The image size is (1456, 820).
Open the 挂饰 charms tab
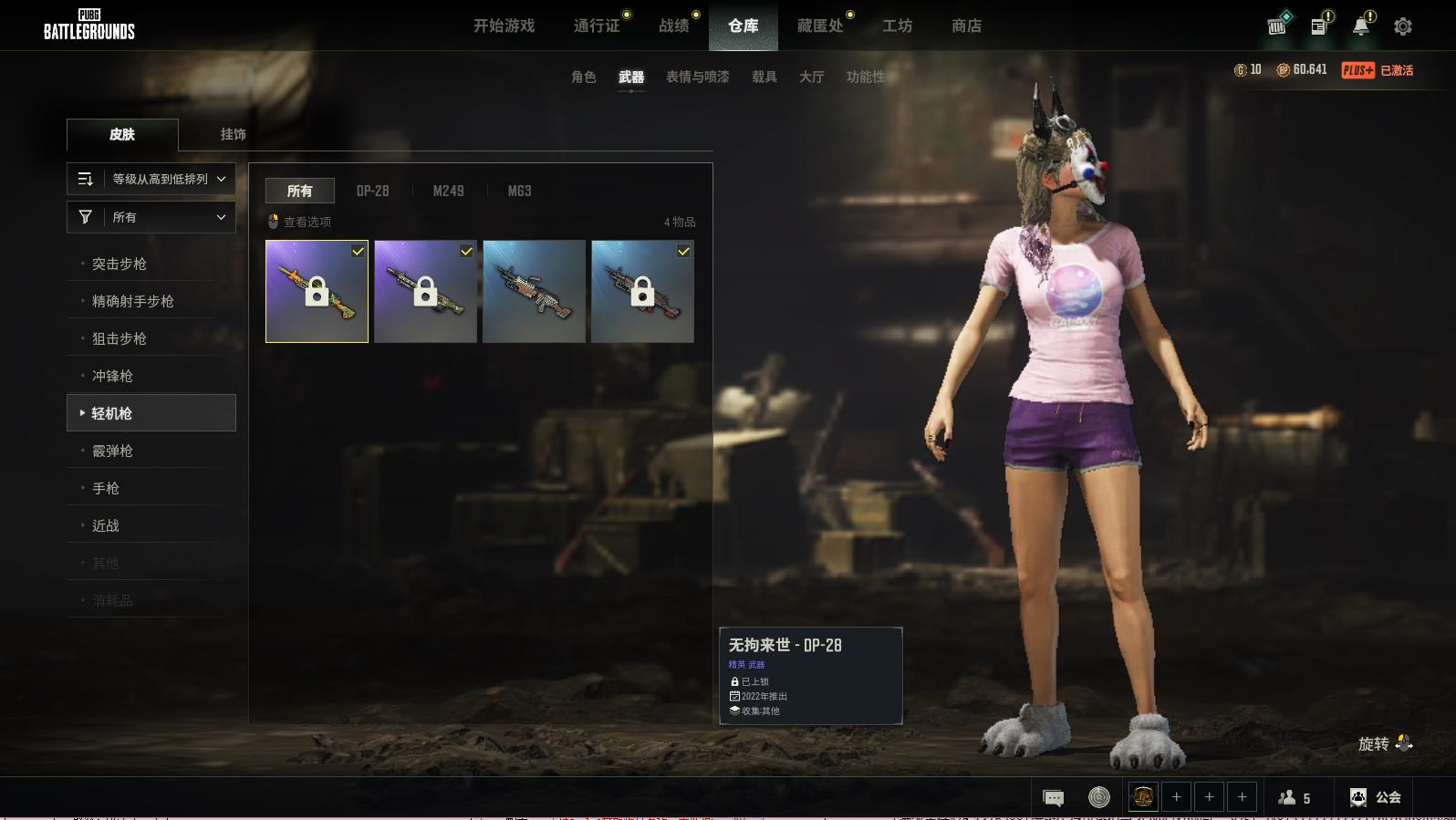233,134
